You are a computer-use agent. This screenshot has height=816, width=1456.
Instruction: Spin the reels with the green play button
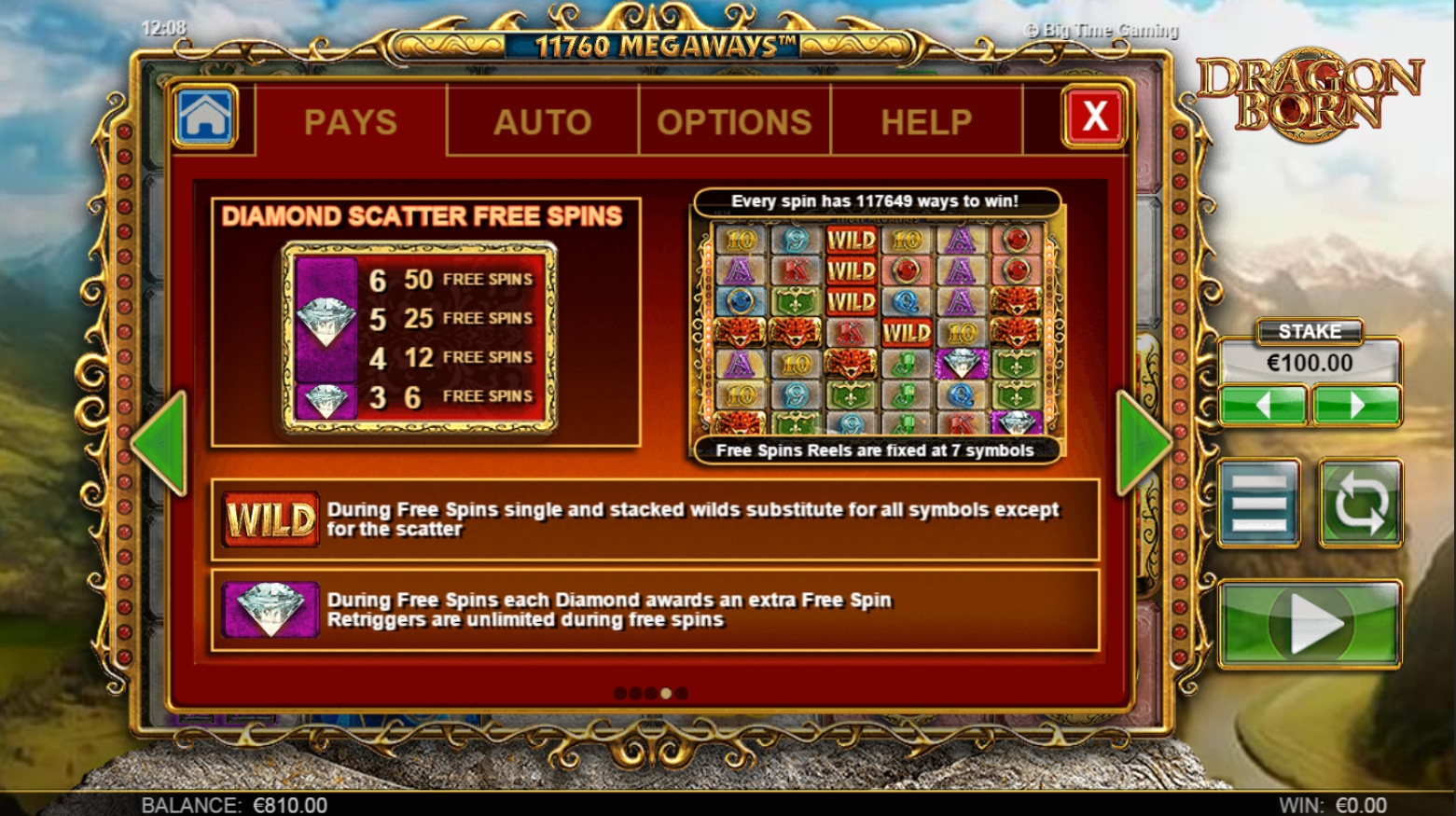pyautogui.click(x=1310, y=623)
